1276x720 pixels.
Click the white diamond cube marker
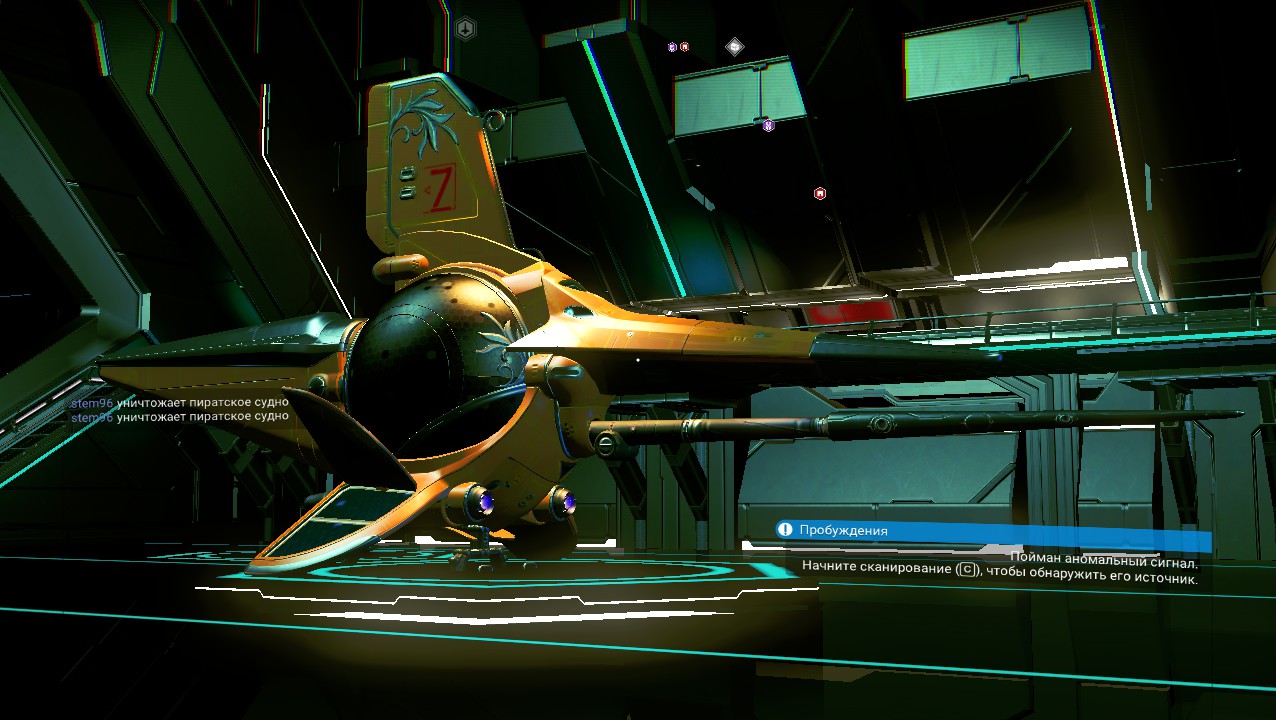click(x=735, y=46)
